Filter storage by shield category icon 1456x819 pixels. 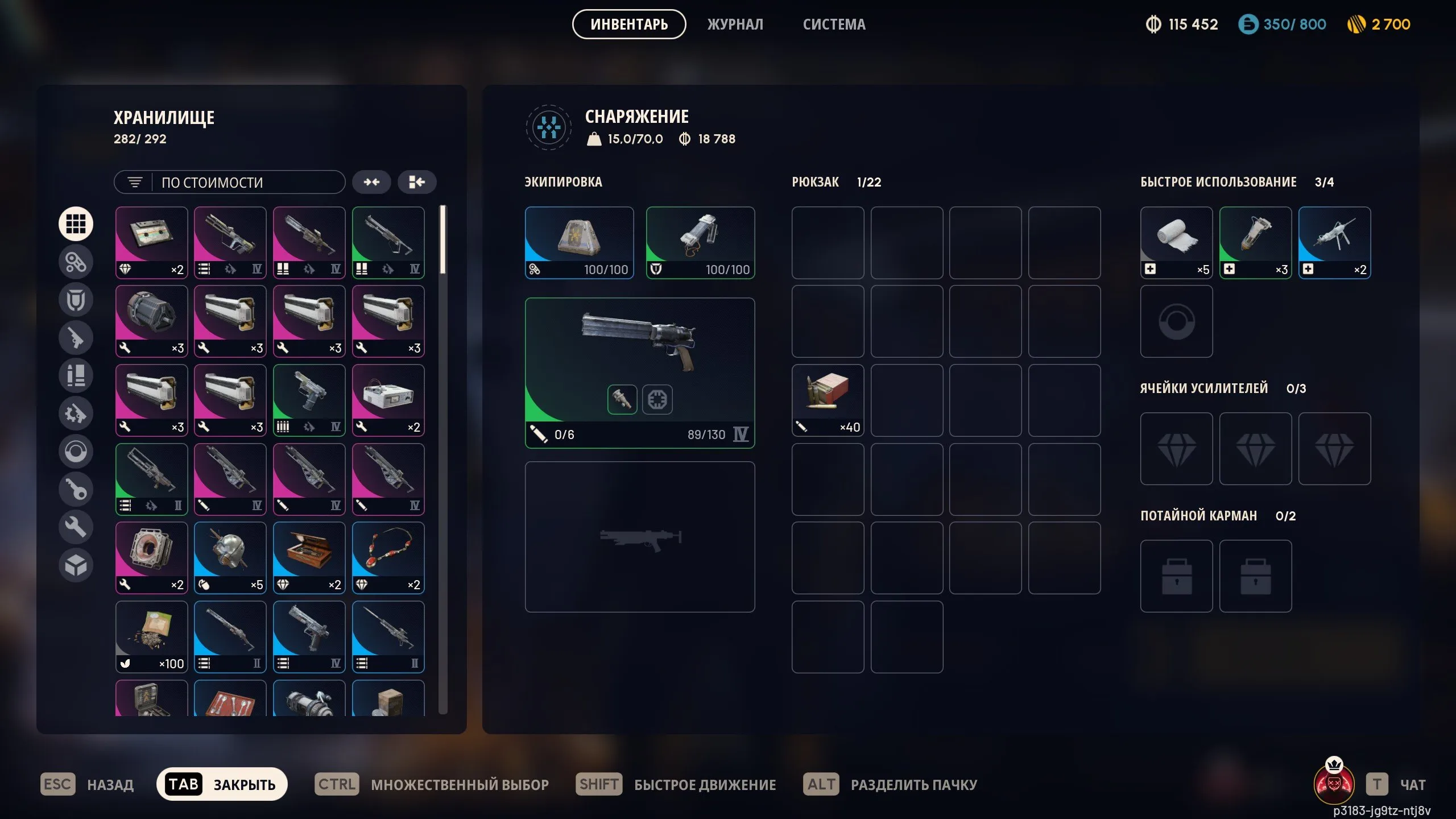pos(76,300)
